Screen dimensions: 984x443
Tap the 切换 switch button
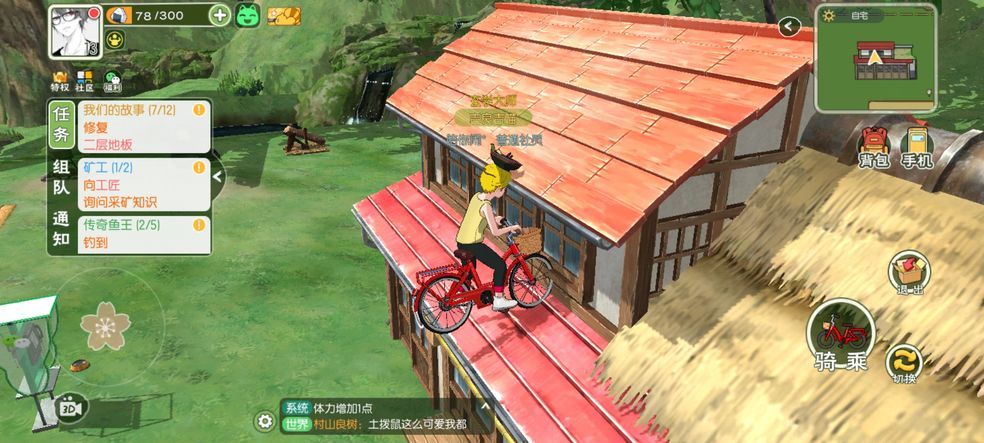pos(906,365)
